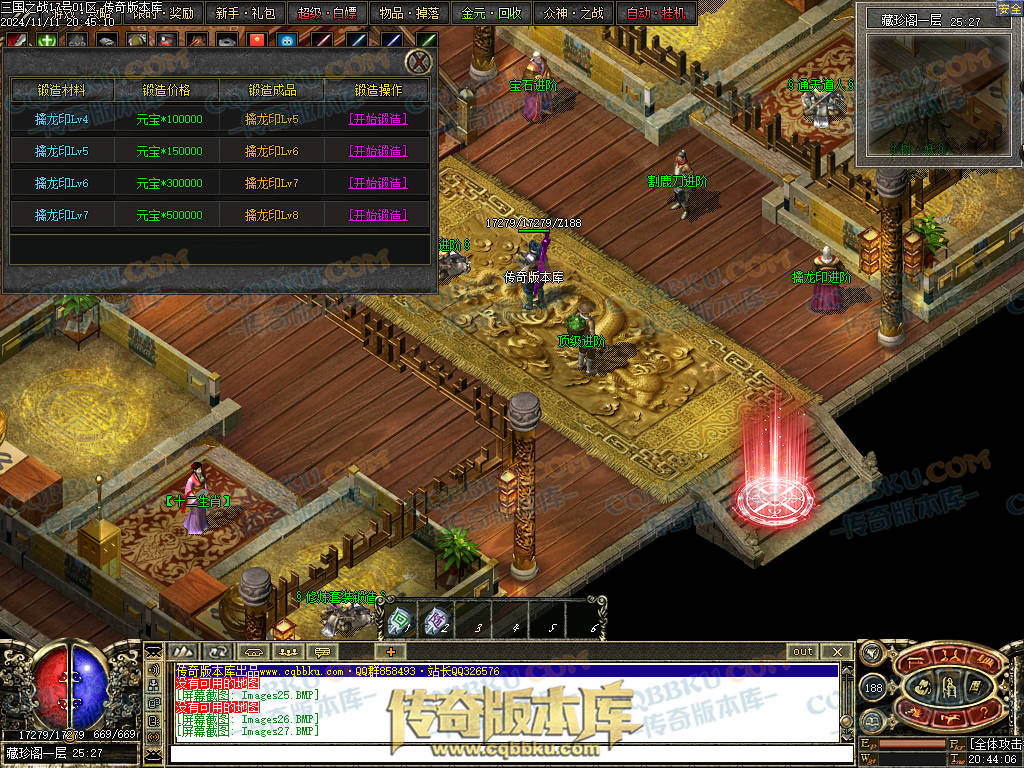Image resolution: width=1024 pixels, height=768 pixels.
Task: Click the 'out' button above chat
Action: pyautogui.click(x=803, y=652)
